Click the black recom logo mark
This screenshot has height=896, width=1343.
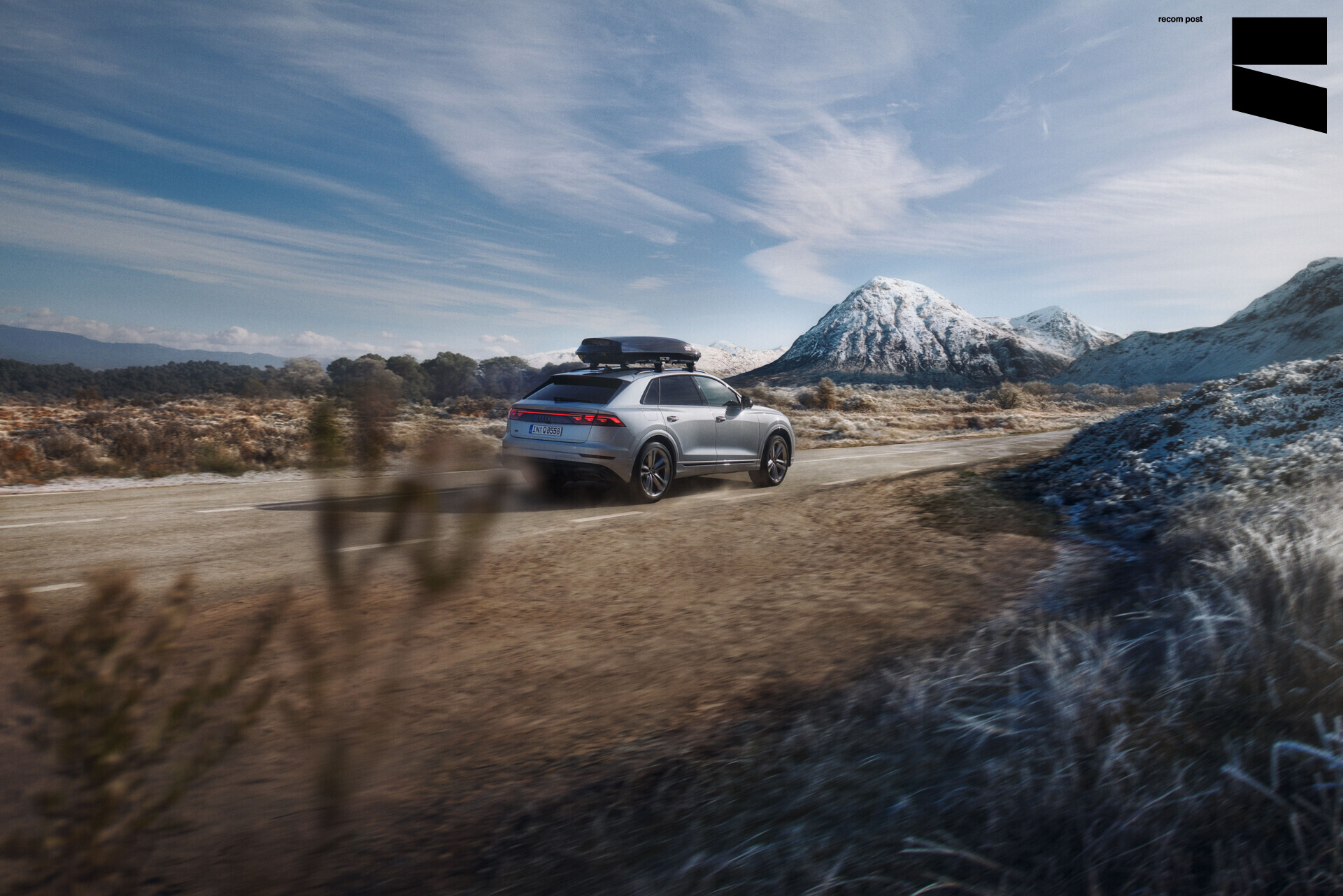point(1279,73)
